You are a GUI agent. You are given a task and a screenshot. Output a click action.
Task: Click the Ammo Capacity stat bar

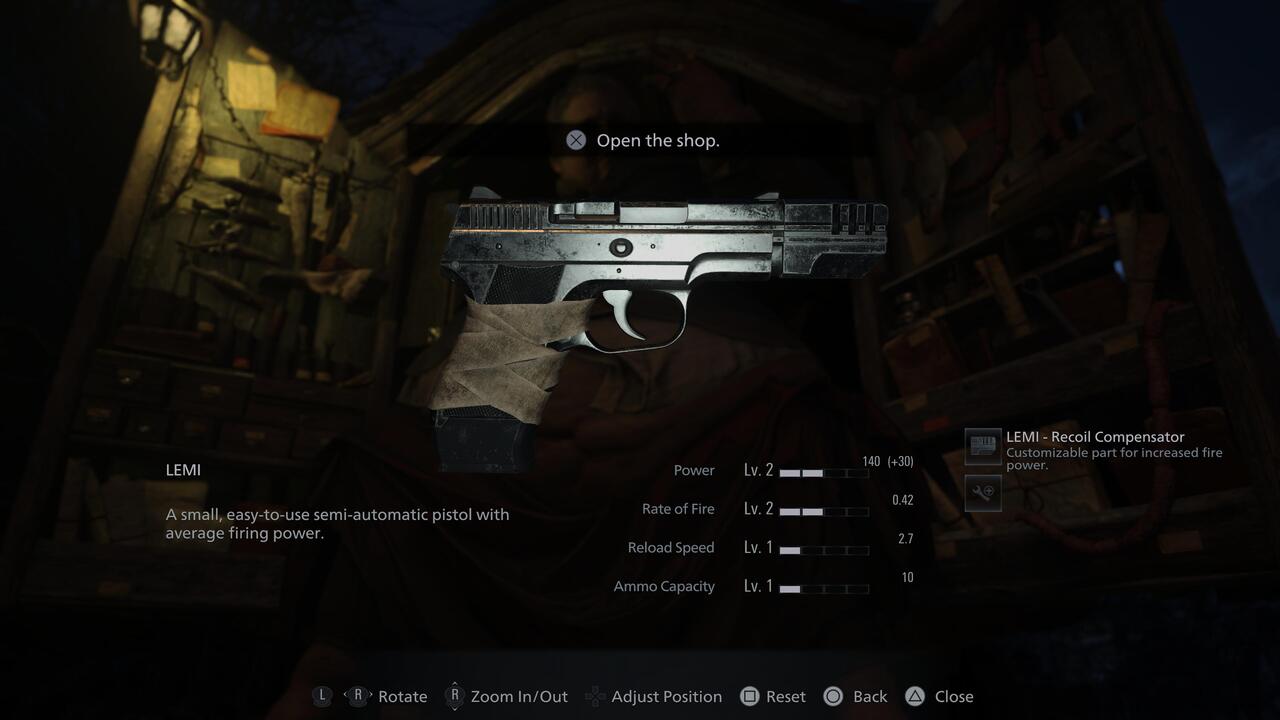pyautogui.click(x=827, y=589)
